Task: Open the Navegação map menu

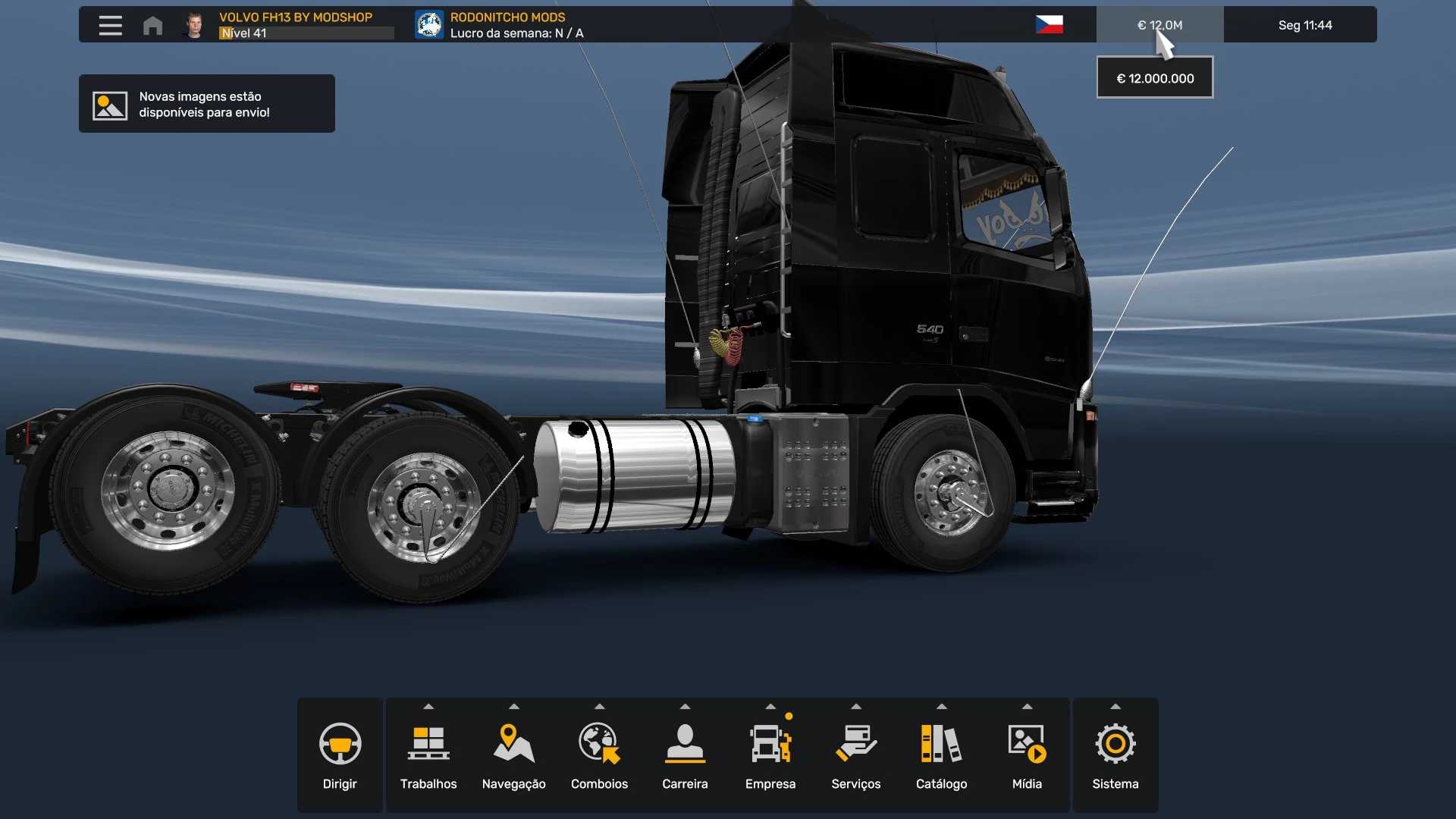Action: 514,755
